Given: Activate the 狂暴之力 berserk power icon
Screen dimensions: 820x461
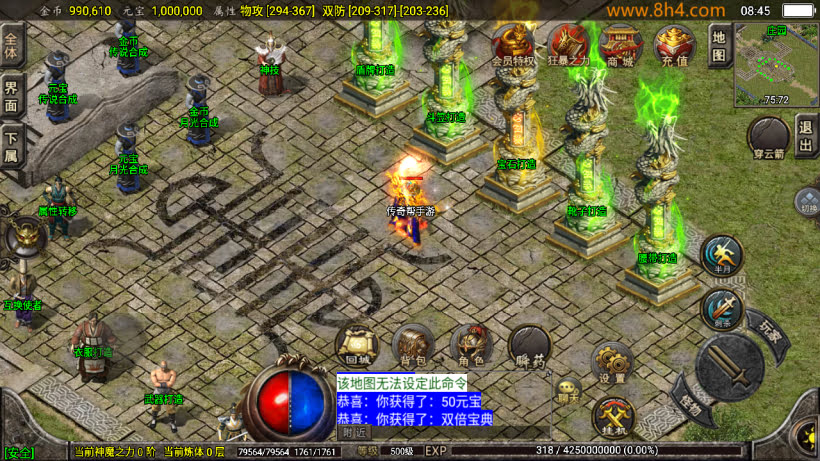Looking at the screenshot, I should [569, 44].
